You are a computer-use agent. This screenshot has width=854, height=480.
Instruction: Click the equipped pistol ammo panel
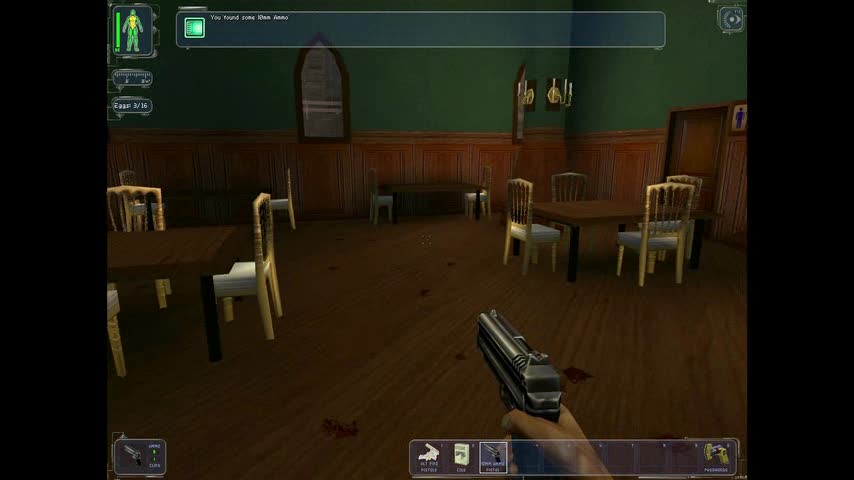pos(139,457)
